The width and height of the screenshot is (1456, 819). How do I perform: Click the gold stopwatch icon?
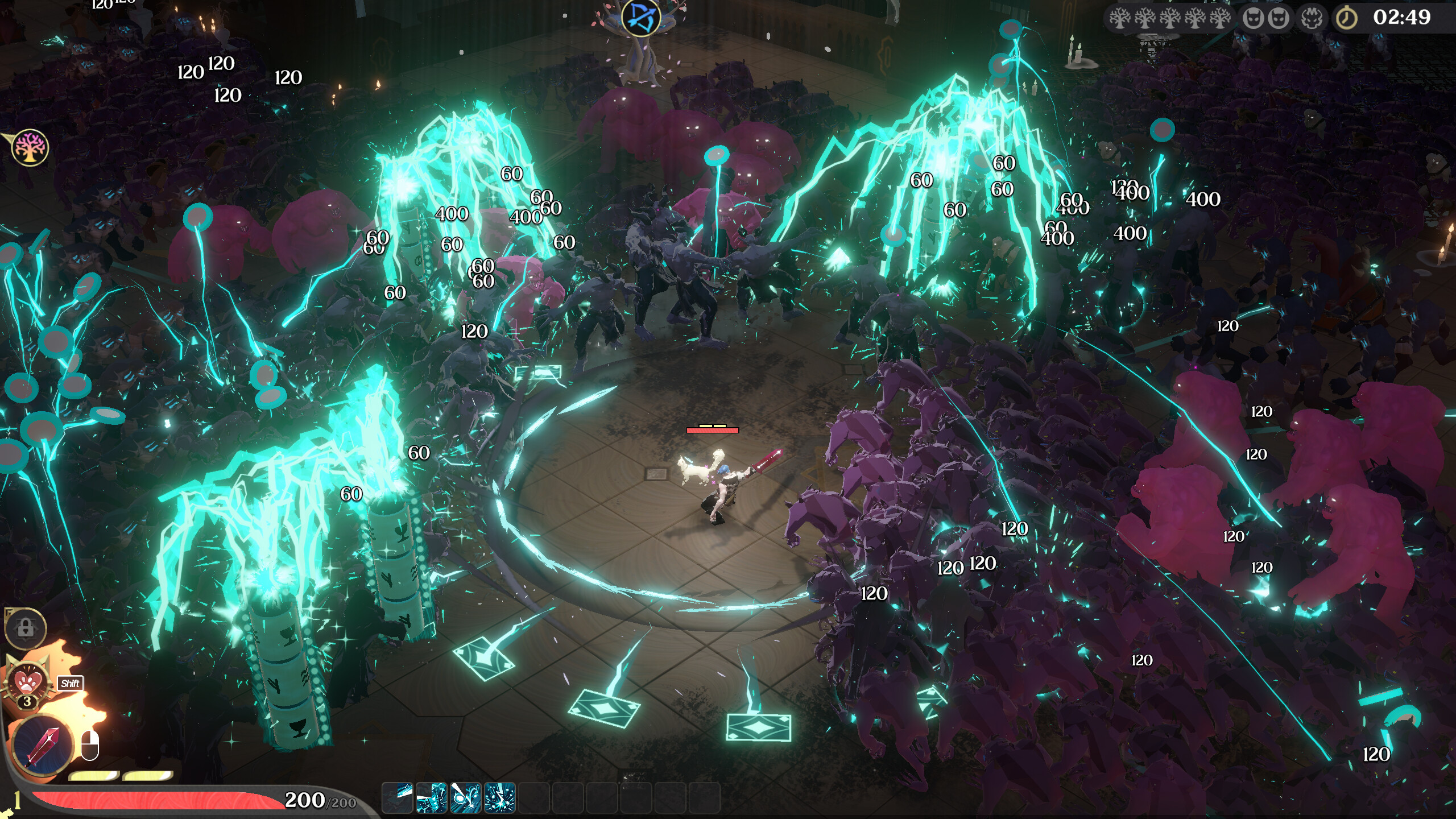pyautogui.click(x=1346, y=18)
